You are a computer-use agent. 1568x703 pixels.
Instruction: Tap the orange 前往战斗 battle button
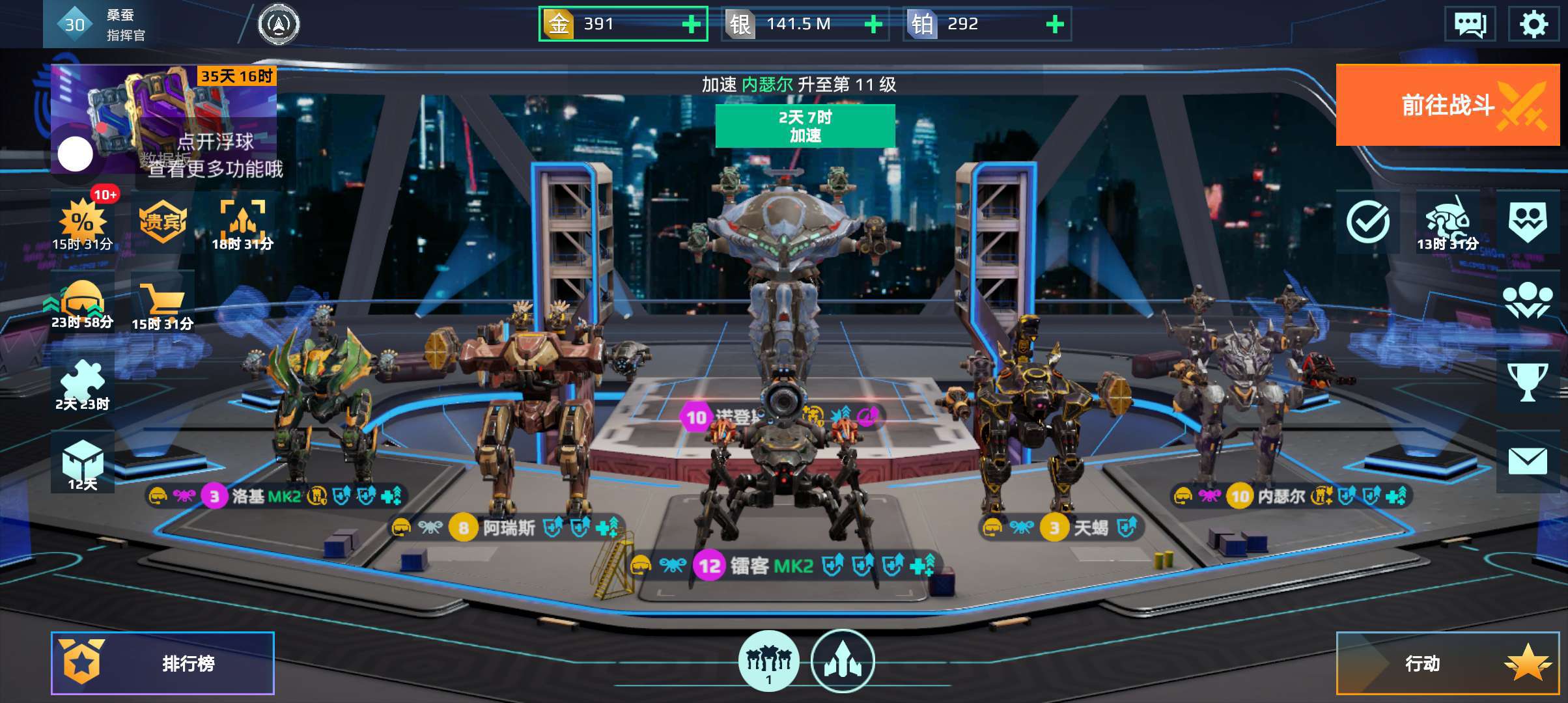(1447, 105)
